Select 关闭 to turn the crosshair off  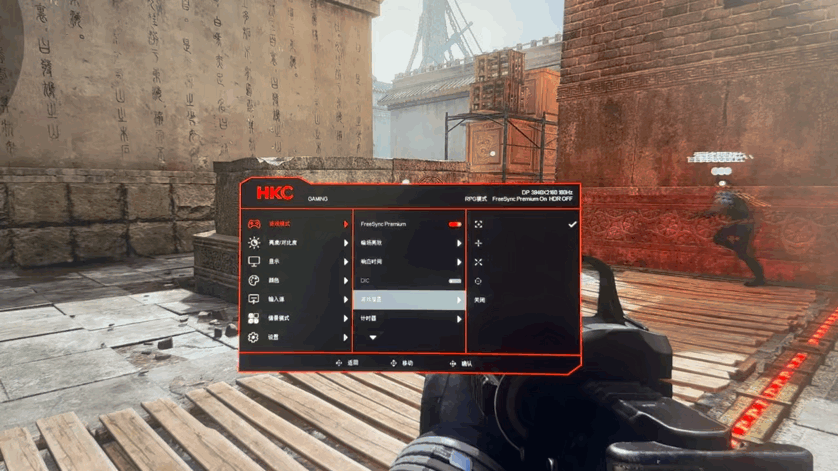pos(480,300)
